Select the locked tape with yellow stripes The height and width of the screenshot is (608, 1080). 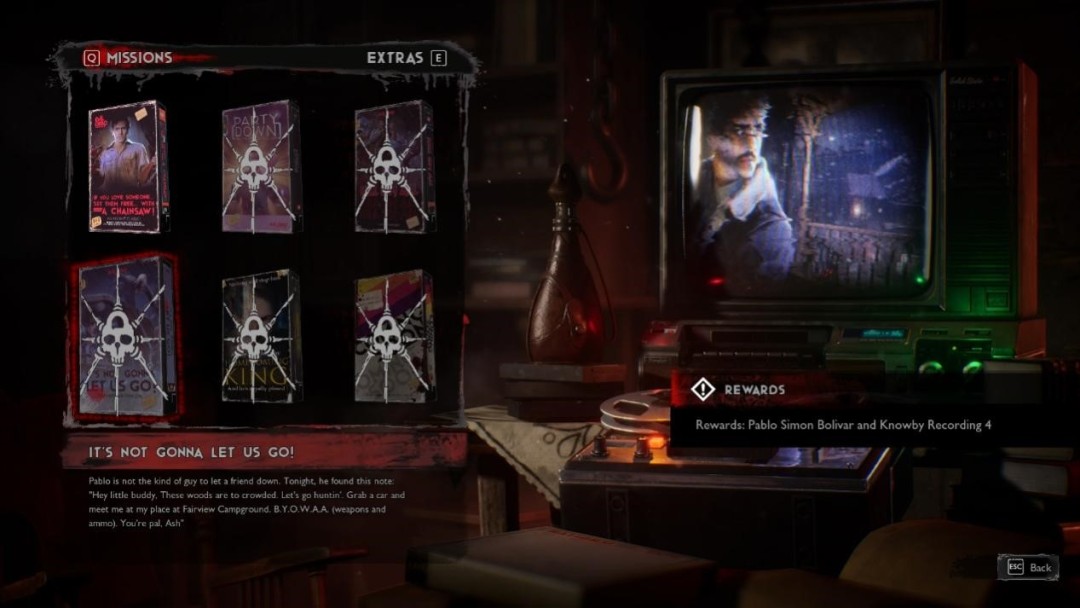click(x=394, y=336)
